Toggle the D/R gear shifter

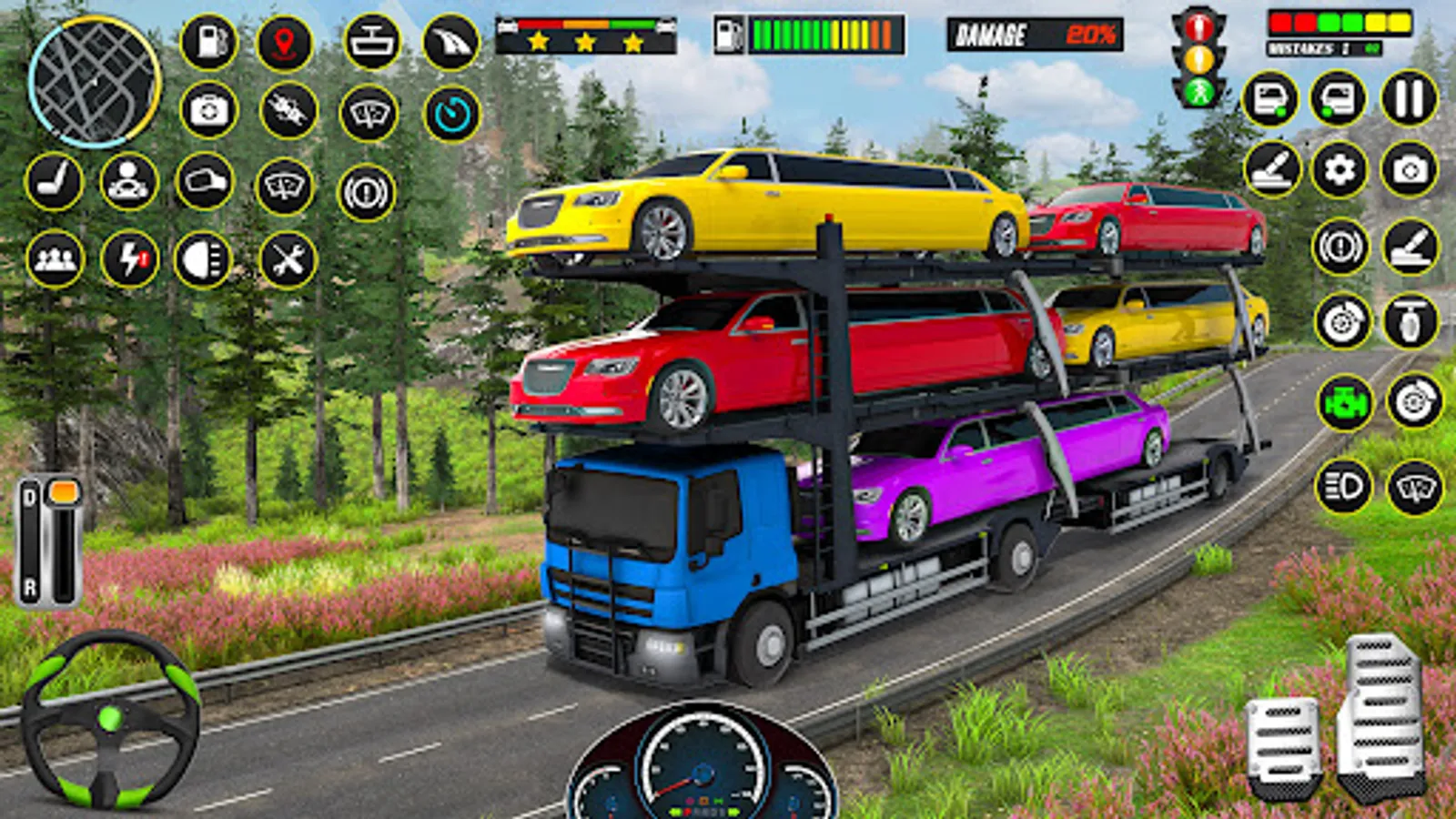tap(49, 542)
